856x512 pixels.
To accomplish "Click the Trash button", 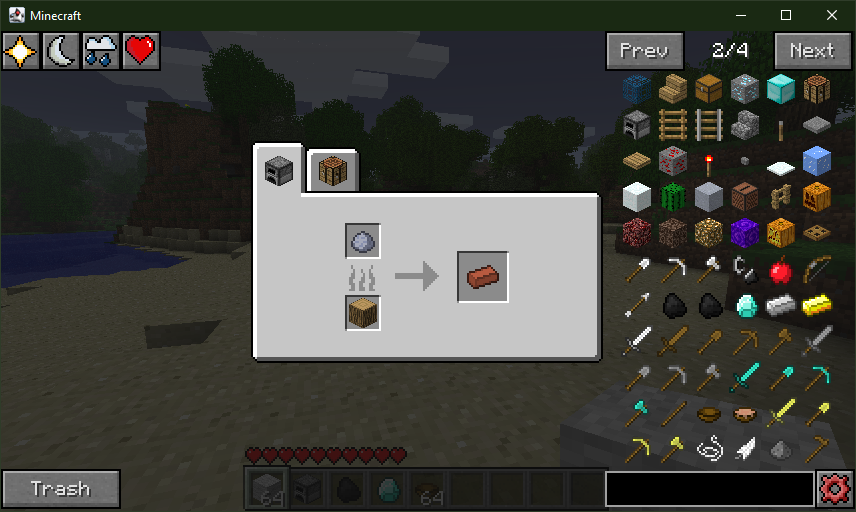I will pyautogui.click(x=61, y=489).
